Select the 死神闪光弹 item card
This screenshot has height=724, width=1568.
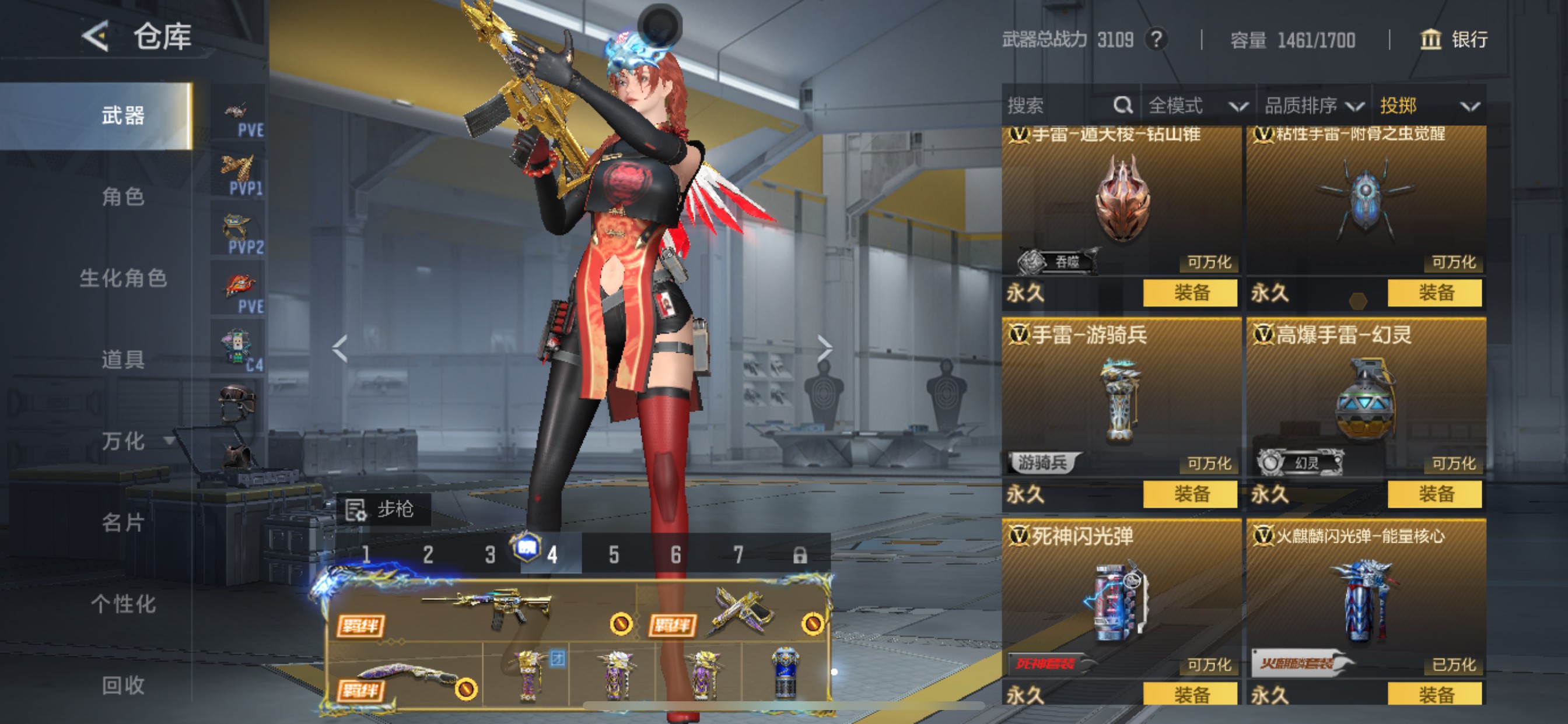click(x=1121, y=599)
